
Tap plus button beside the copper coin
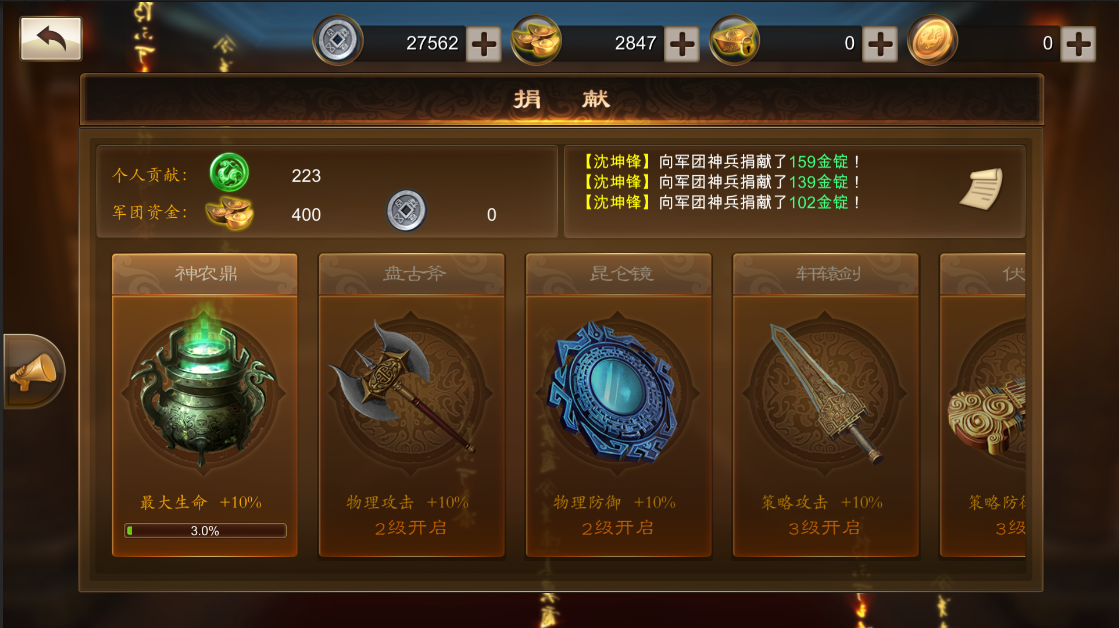pyautogui.click(x=1078, y=43)
